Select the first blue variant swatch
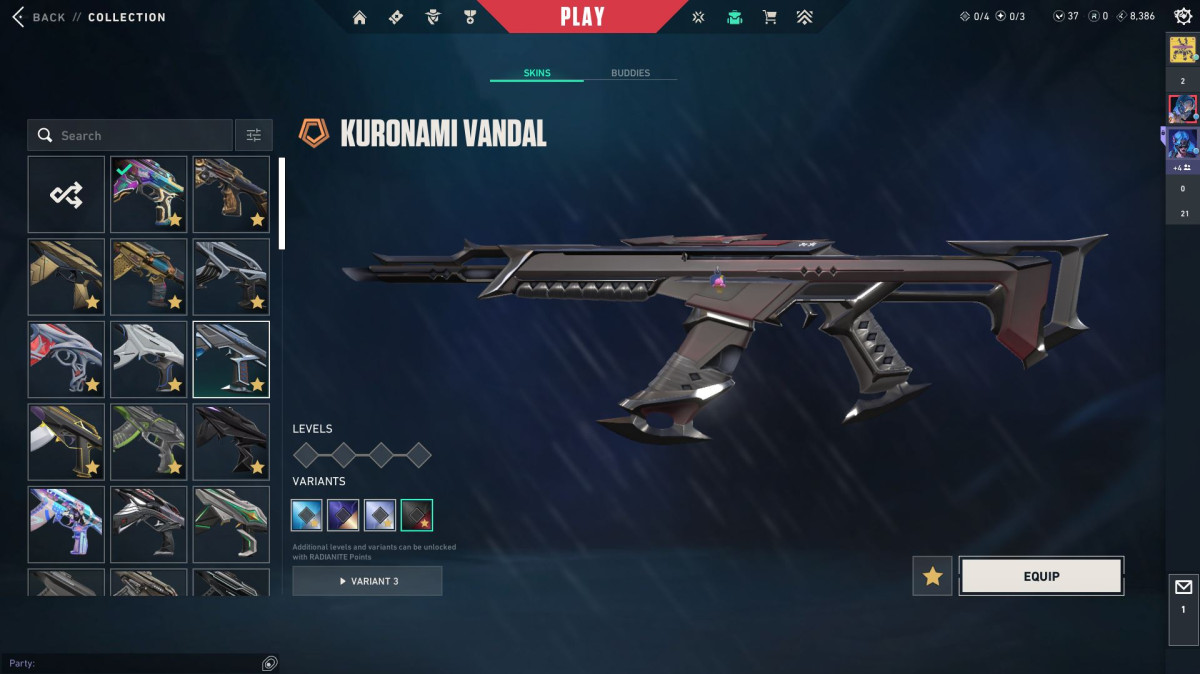 [307, 515]
